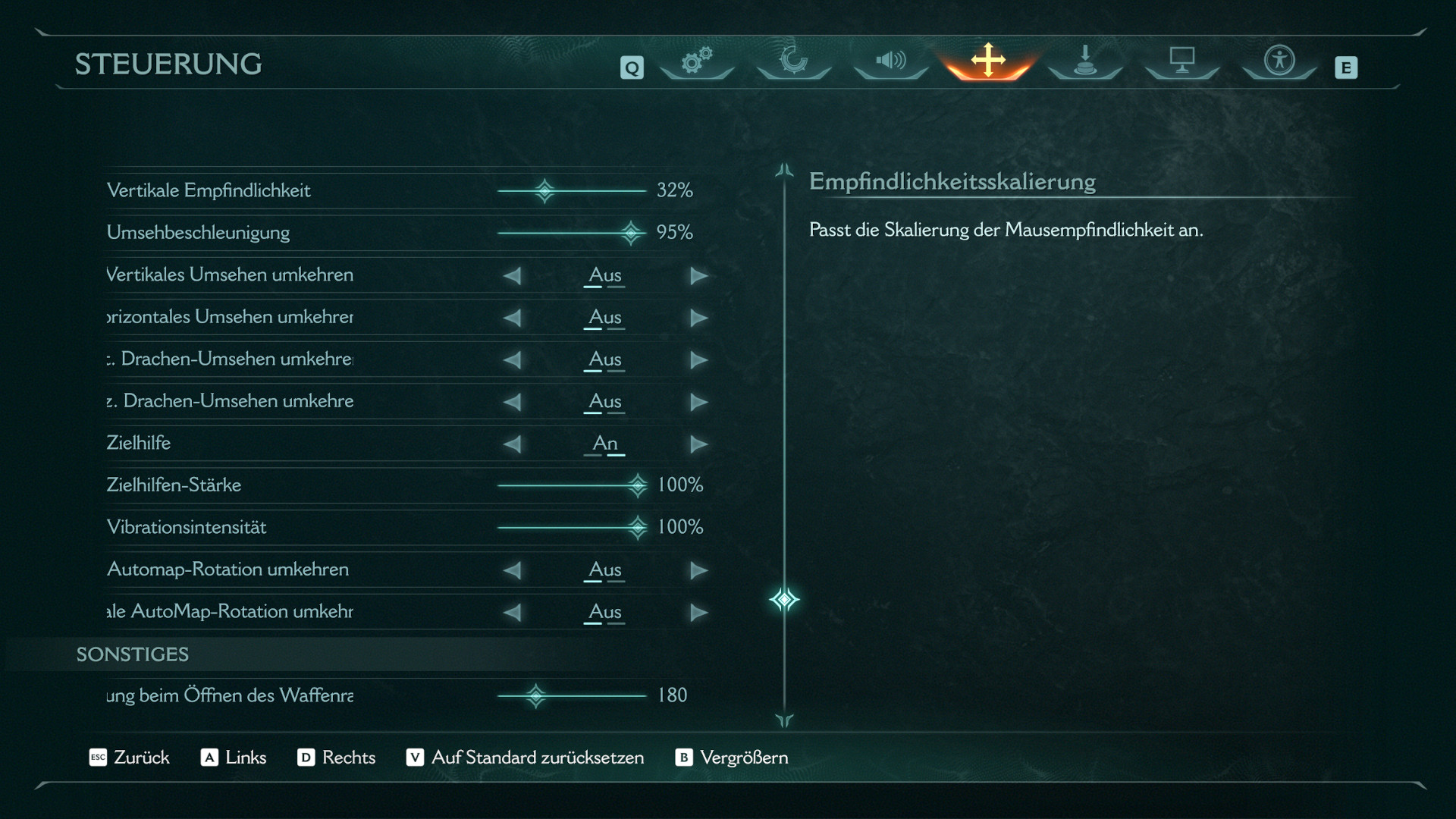
Task: Click the scroll down arrow of the list
Action: [x=784, y=720]
